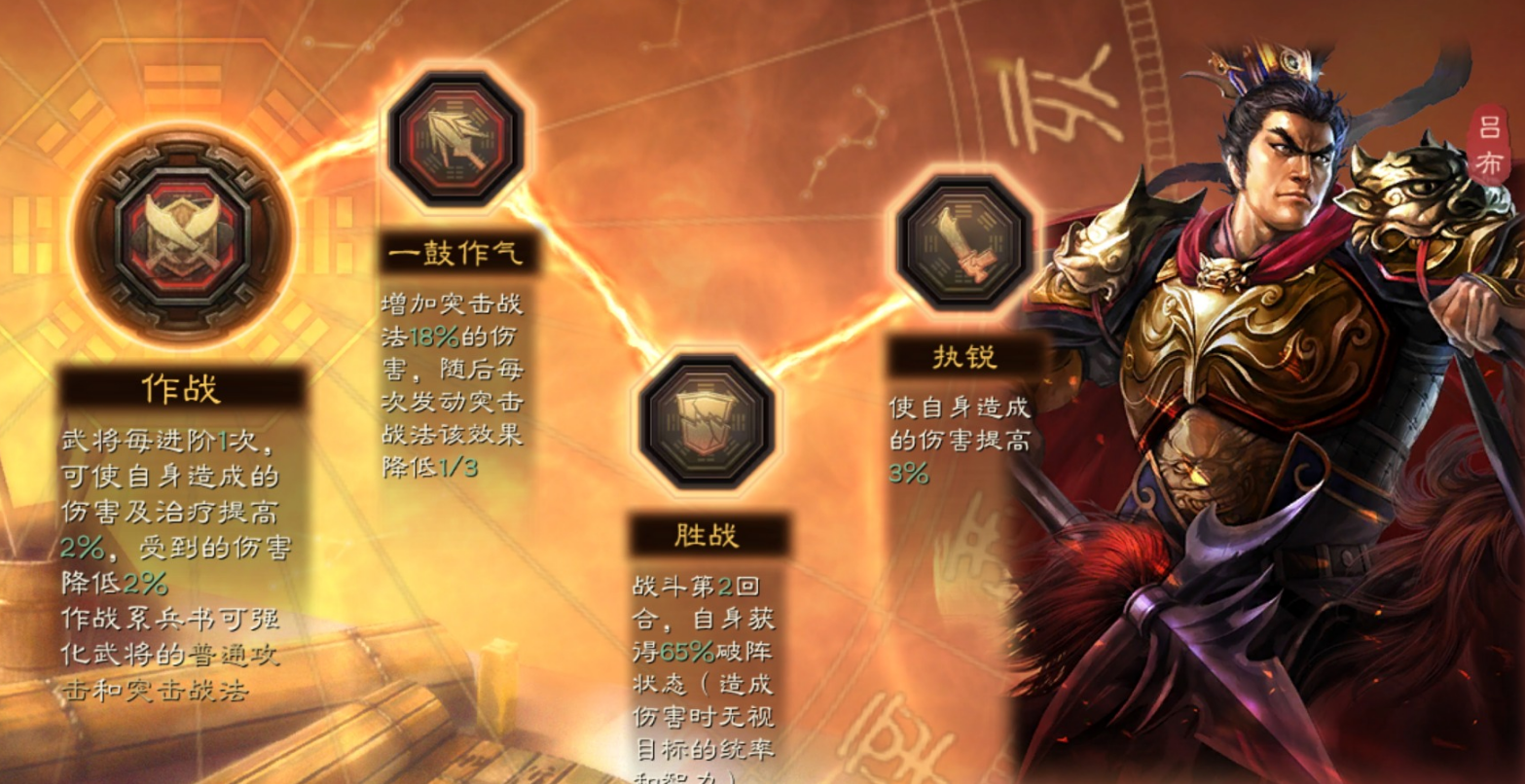Click the 吕布 name tag on the right

1492,141
